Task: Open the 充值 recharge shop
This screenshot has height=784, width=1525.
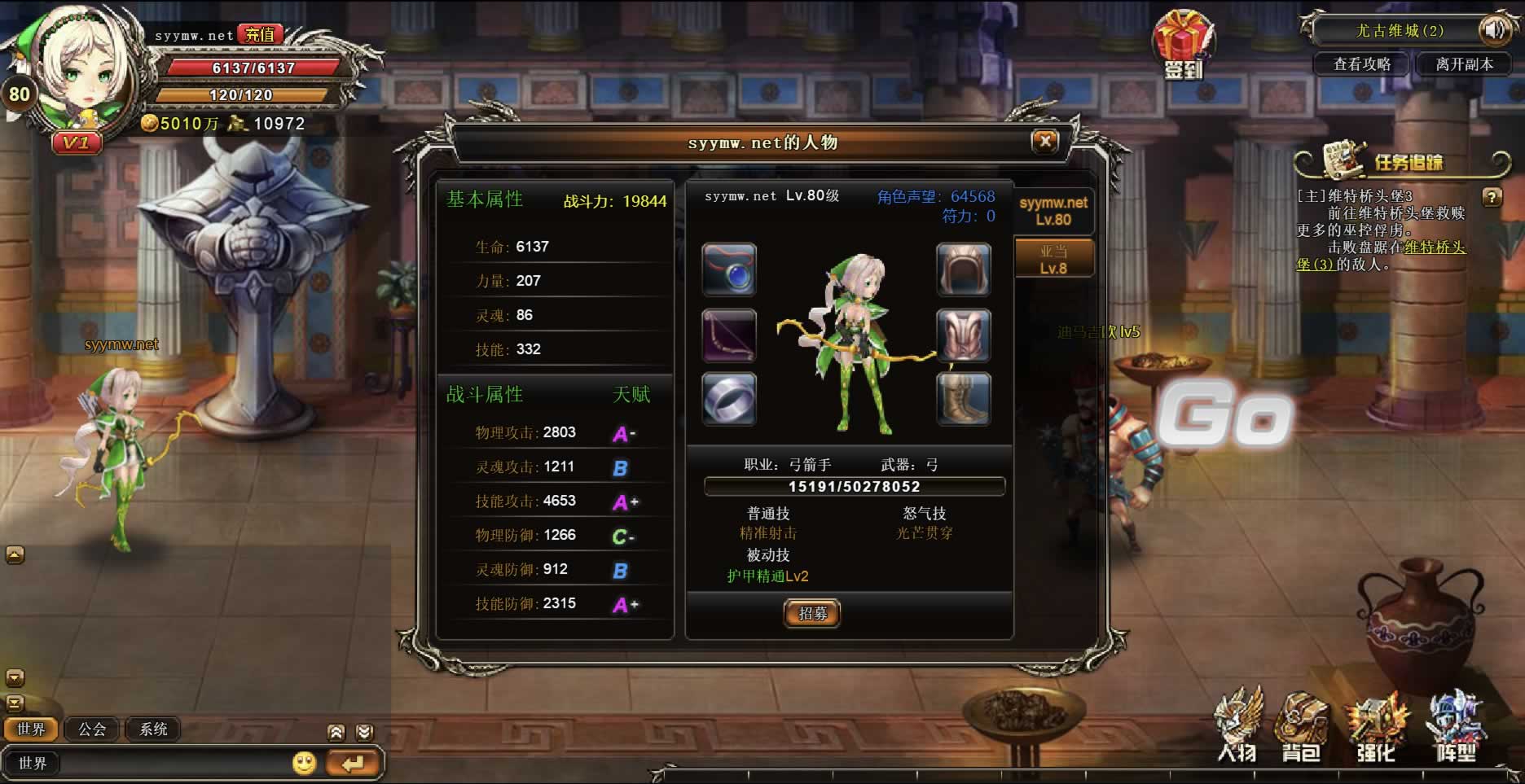Action: [x=260, y=34]
